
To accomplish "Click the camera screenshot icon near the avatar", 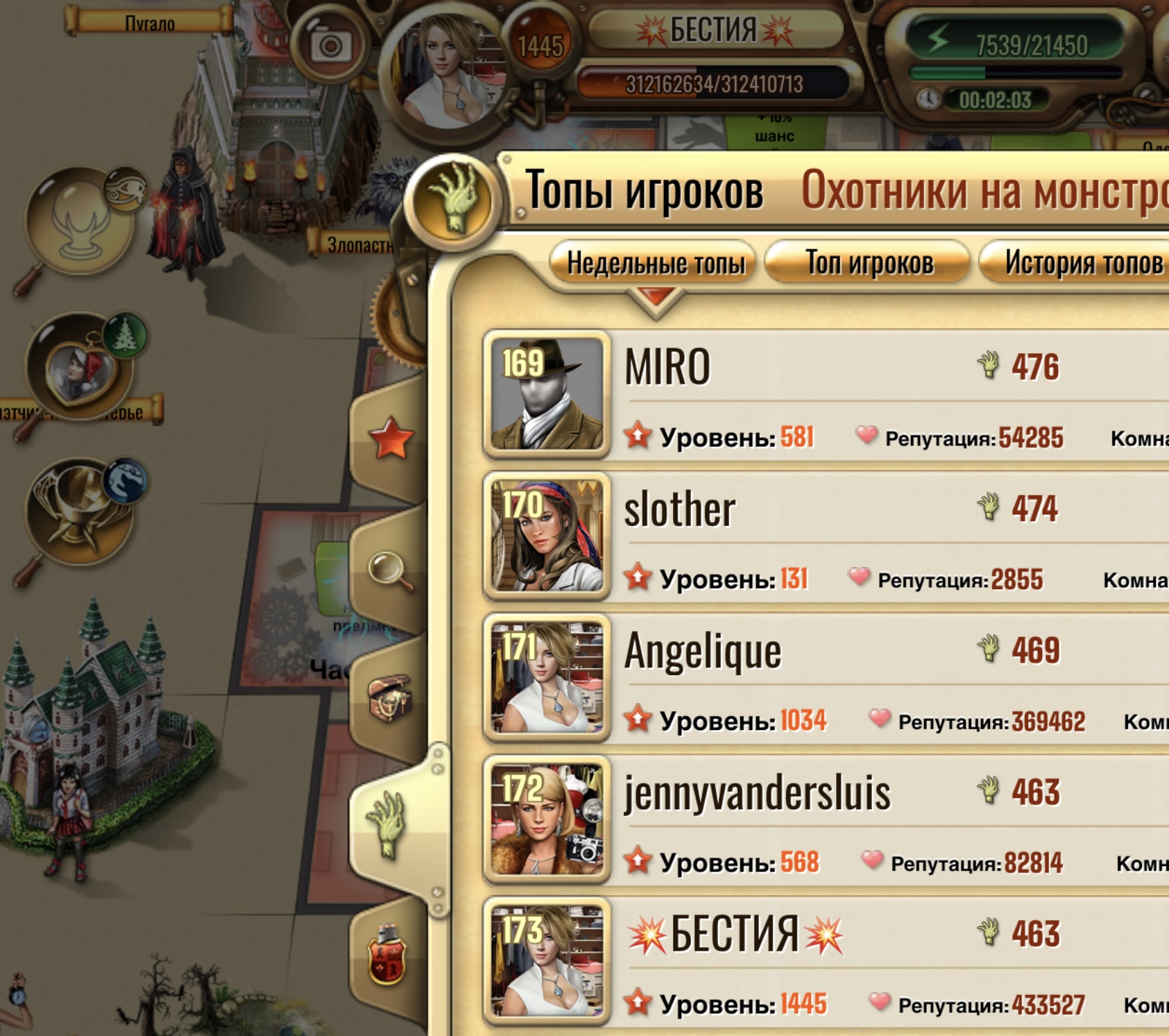I will tap(332, 43).
